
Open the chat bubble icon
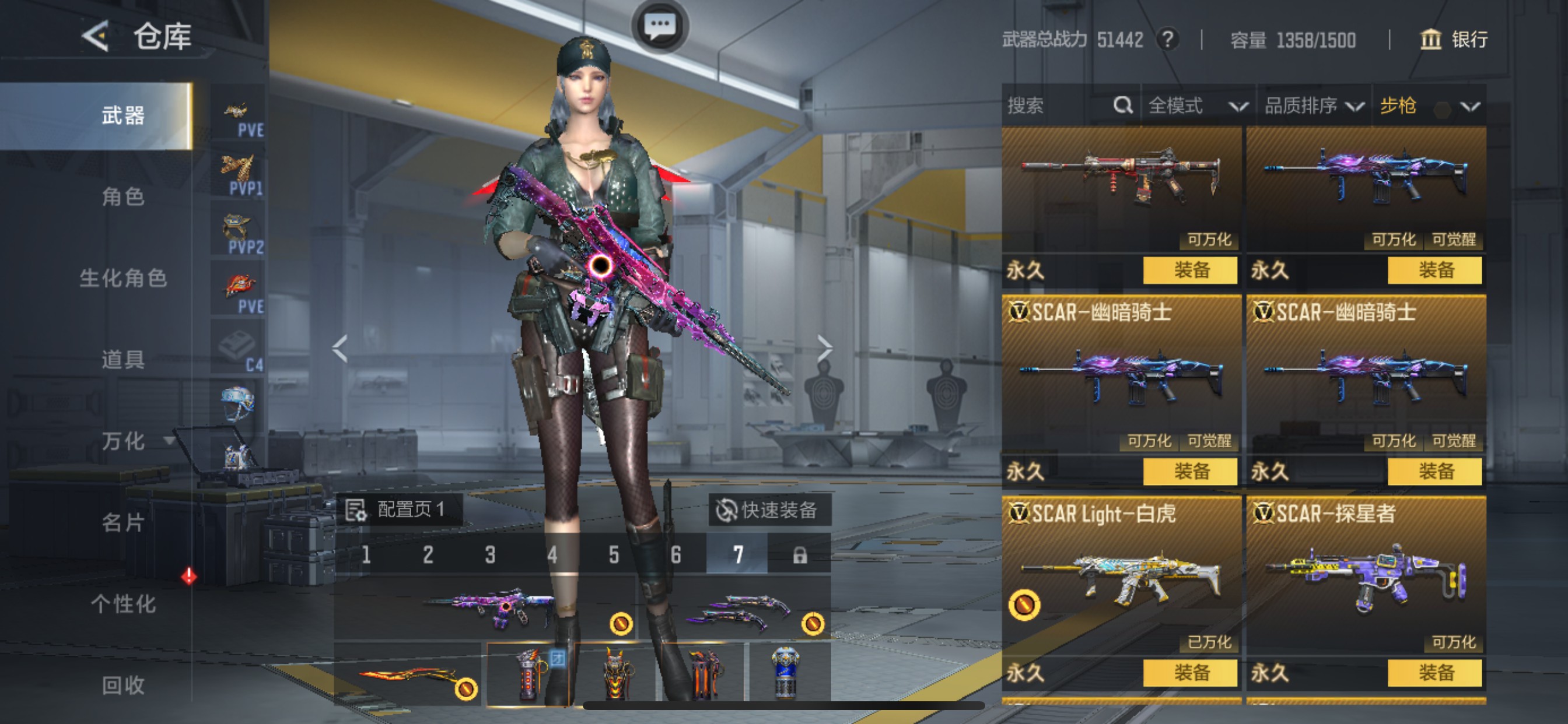coord(660,26)
